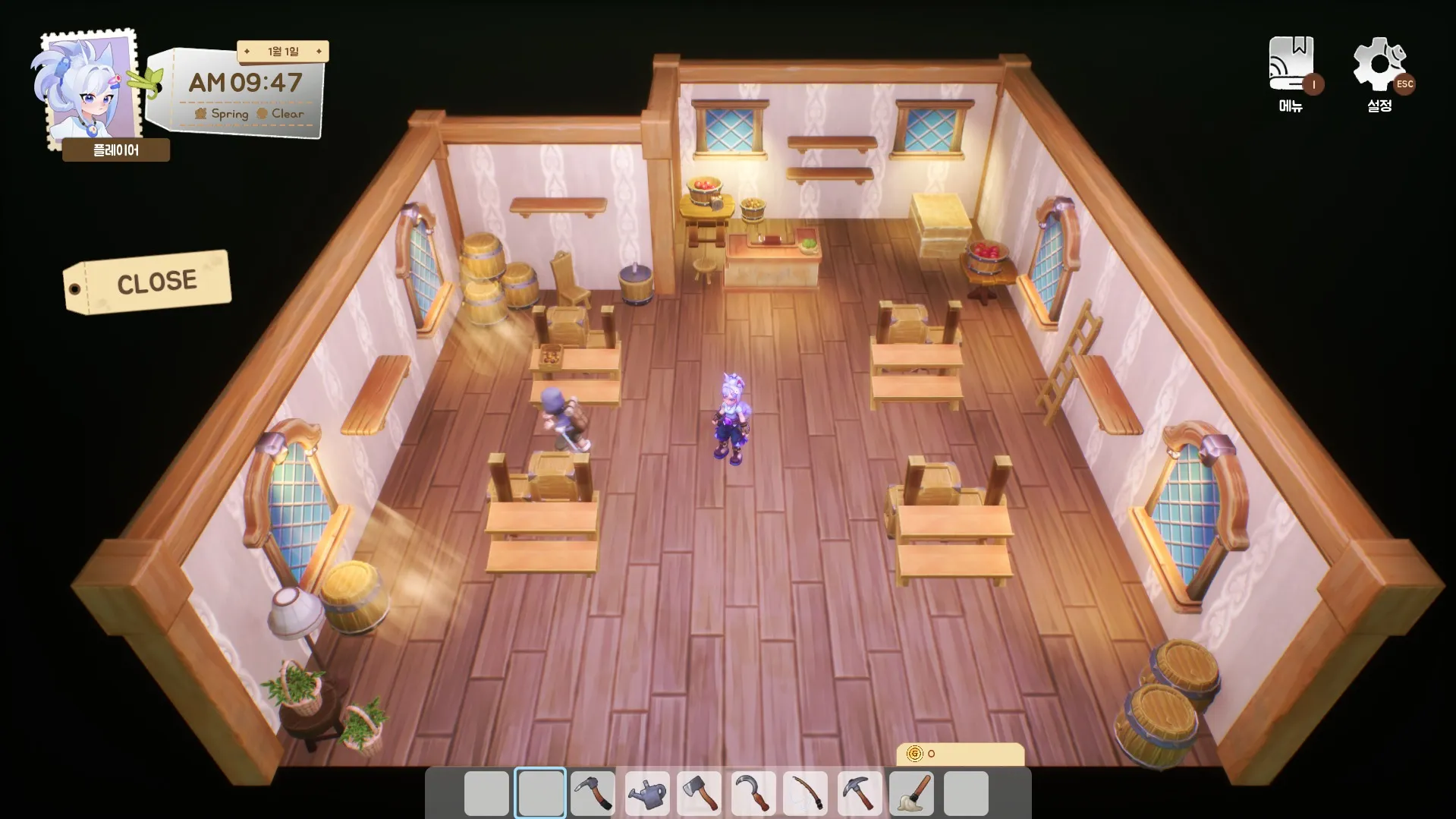
Task: Open the 설정 settings gear
Action: (1379, 65)
